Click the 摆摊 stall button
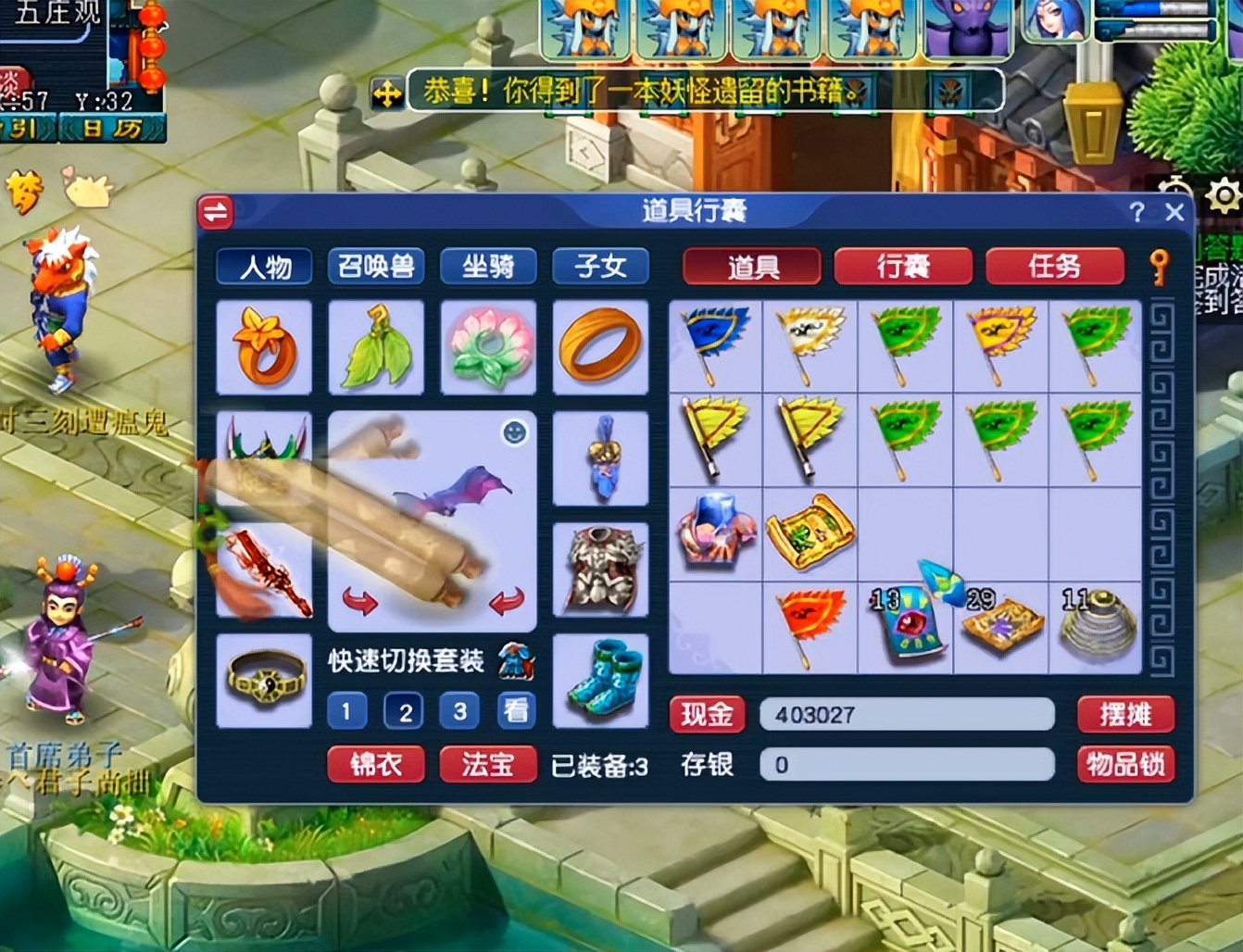 pos(1125,714)
